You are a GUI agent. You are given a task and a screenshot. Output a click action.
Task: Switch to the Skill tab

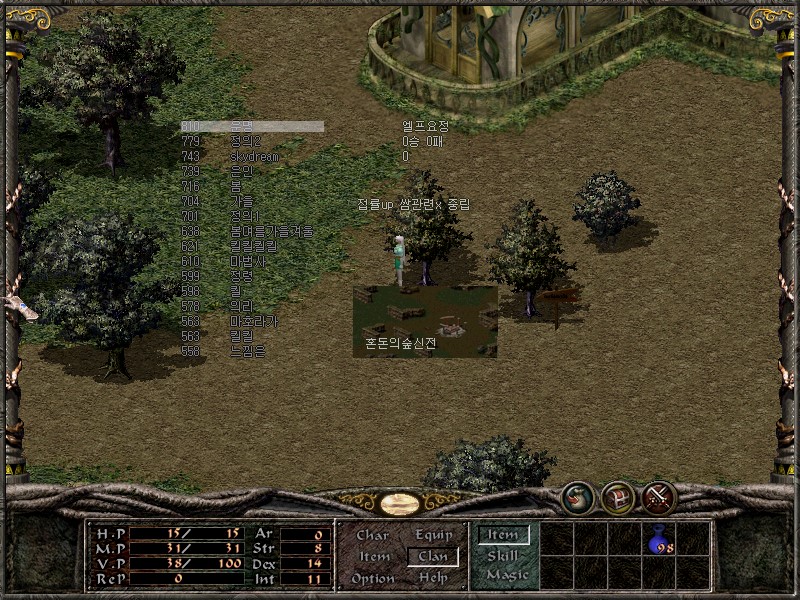tap(502, 555)
